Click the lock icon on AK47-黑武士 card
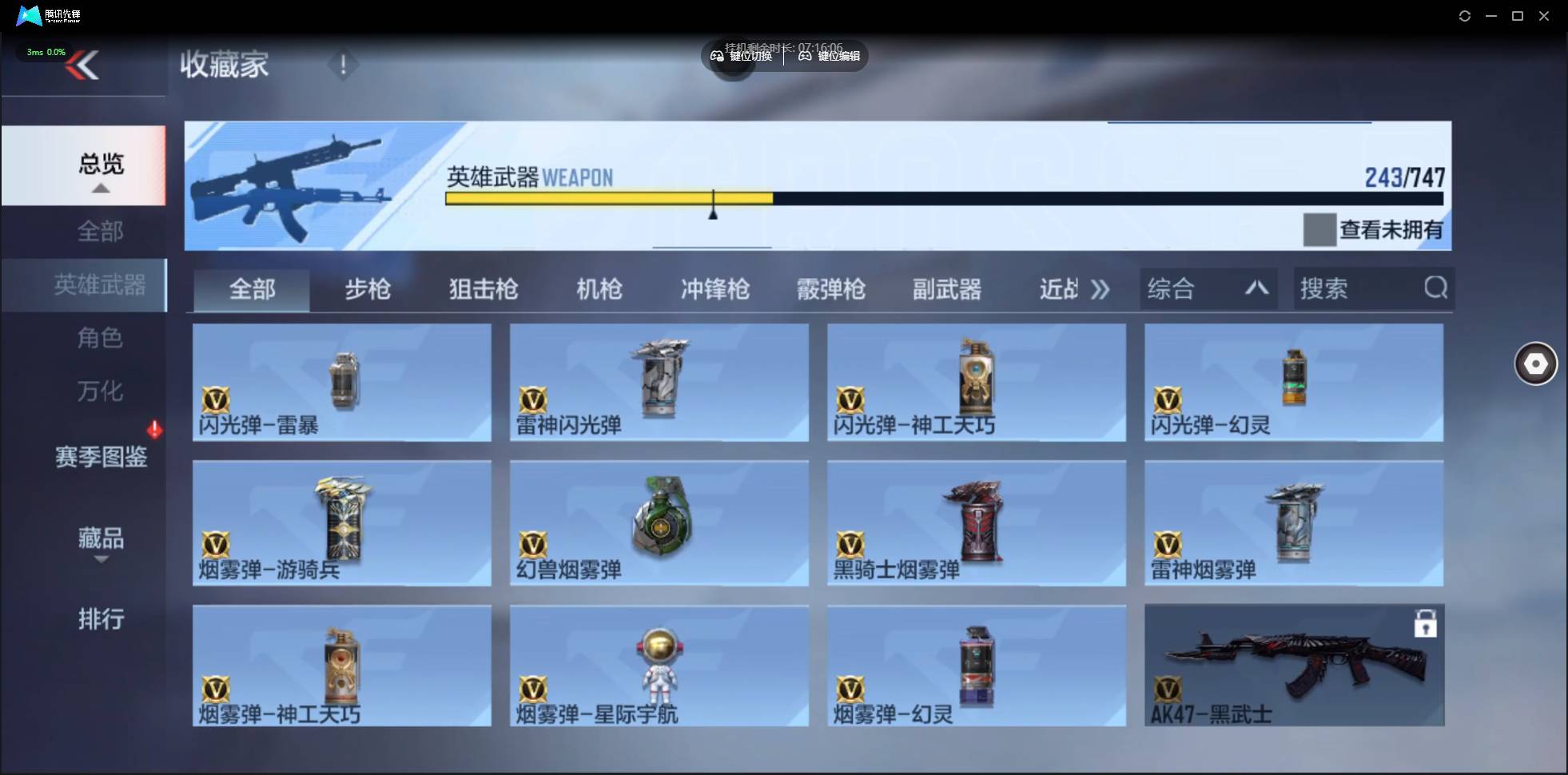Viewport: 1568px width, 775px height. (x=1427, y=622)
